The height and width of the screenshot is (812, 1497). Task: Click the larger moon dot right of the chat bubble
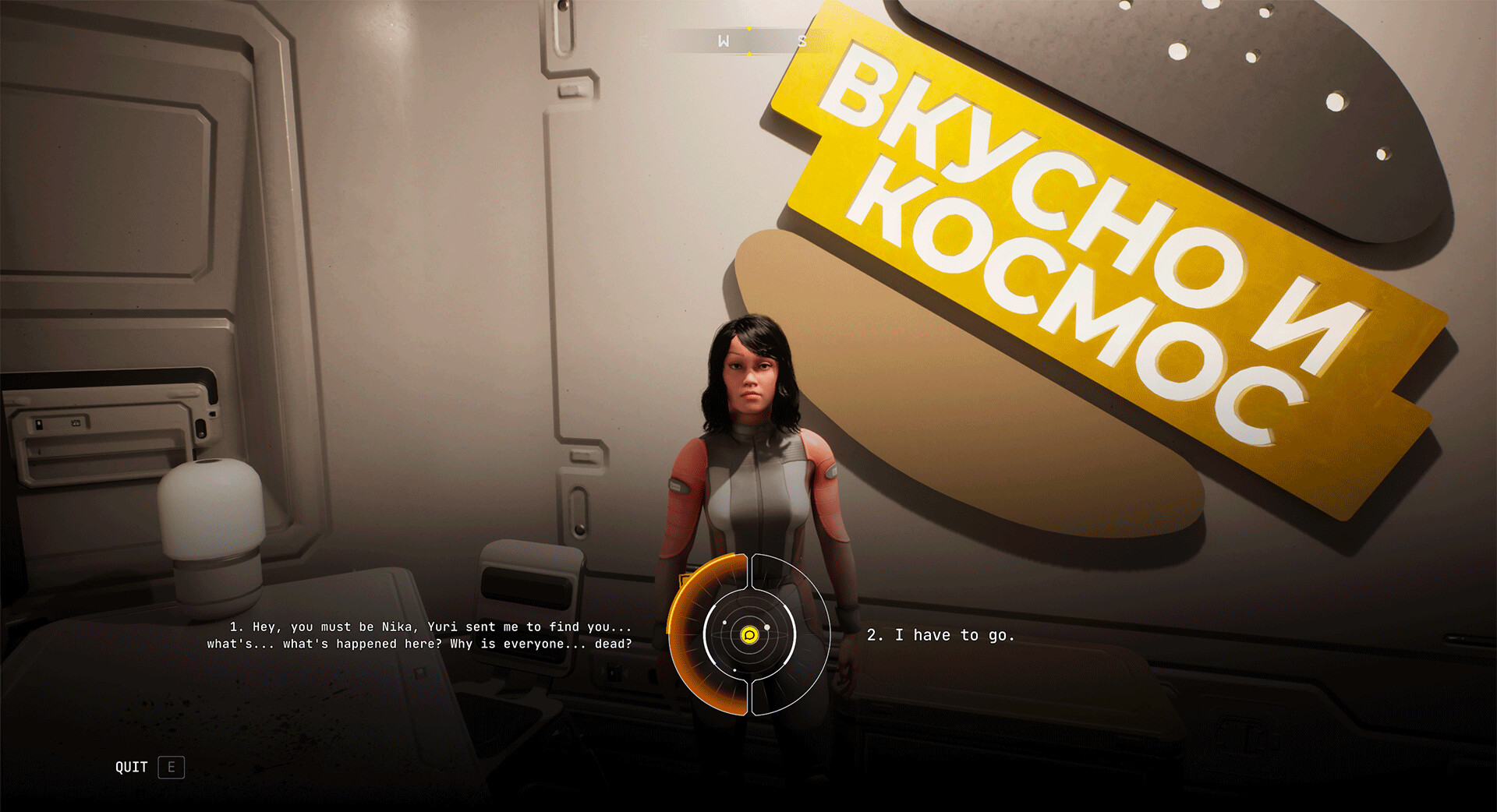click(x=767, y=627)
